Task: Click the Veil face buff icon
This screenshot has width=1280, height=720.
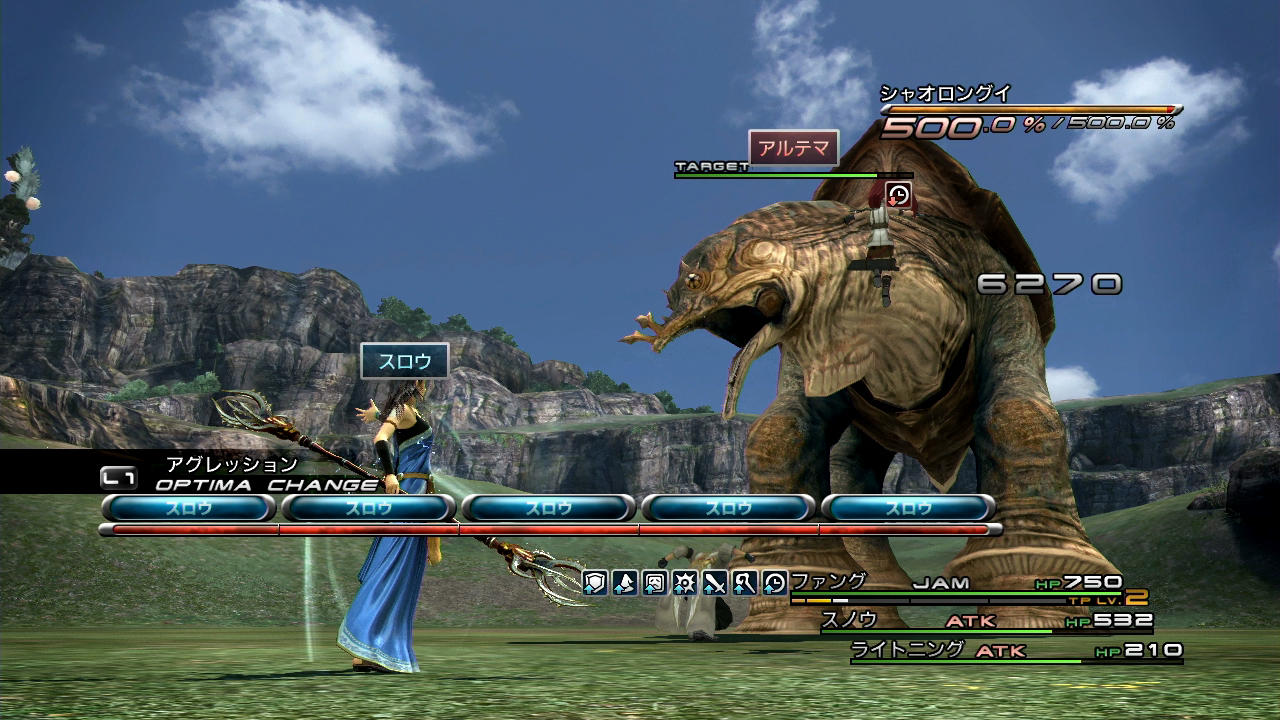Action: pyautogui.click(x=655, y=583)
